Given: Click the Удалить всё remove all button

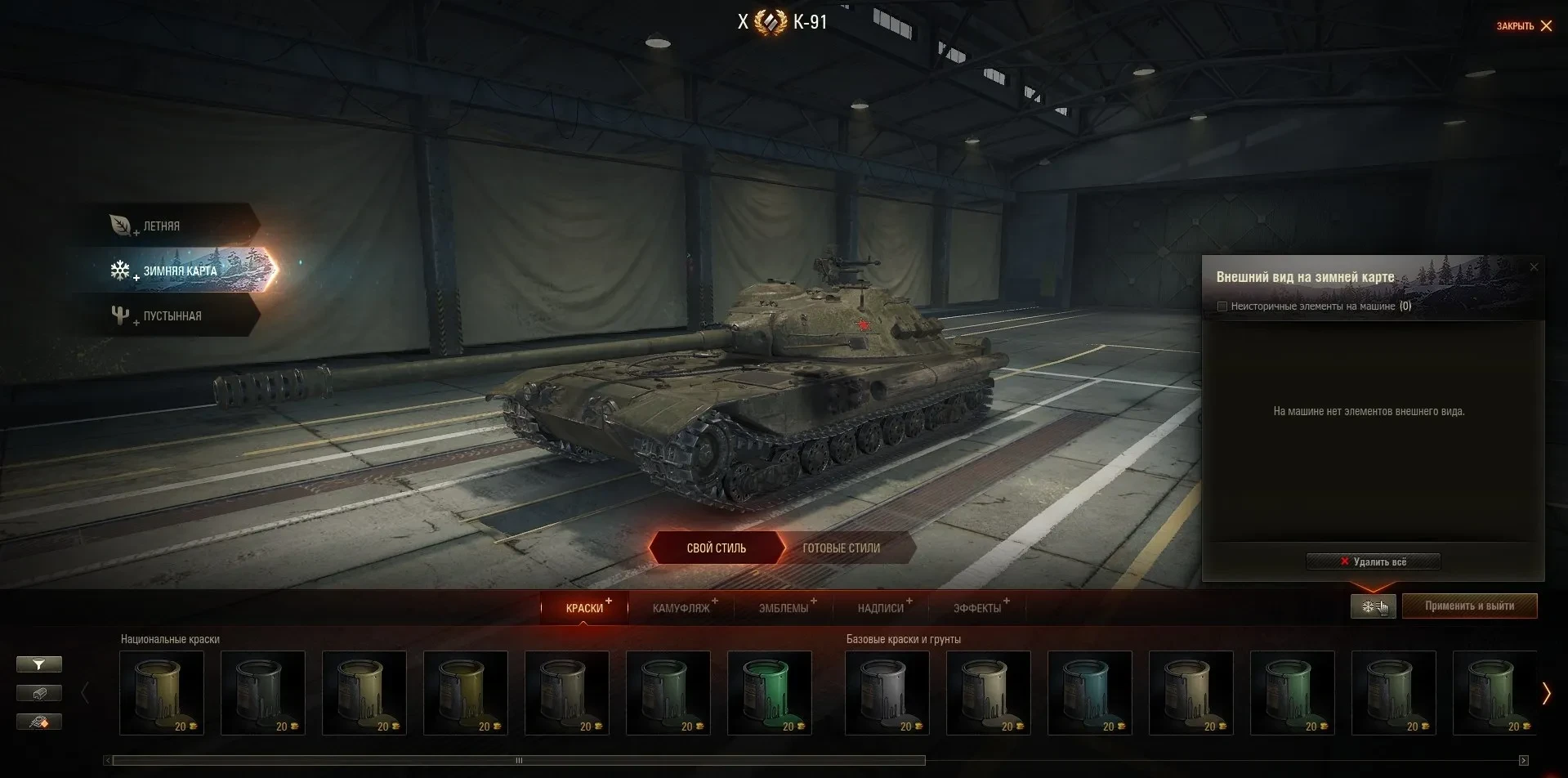Looking at the screenshot, I should tap(1373, 561).
